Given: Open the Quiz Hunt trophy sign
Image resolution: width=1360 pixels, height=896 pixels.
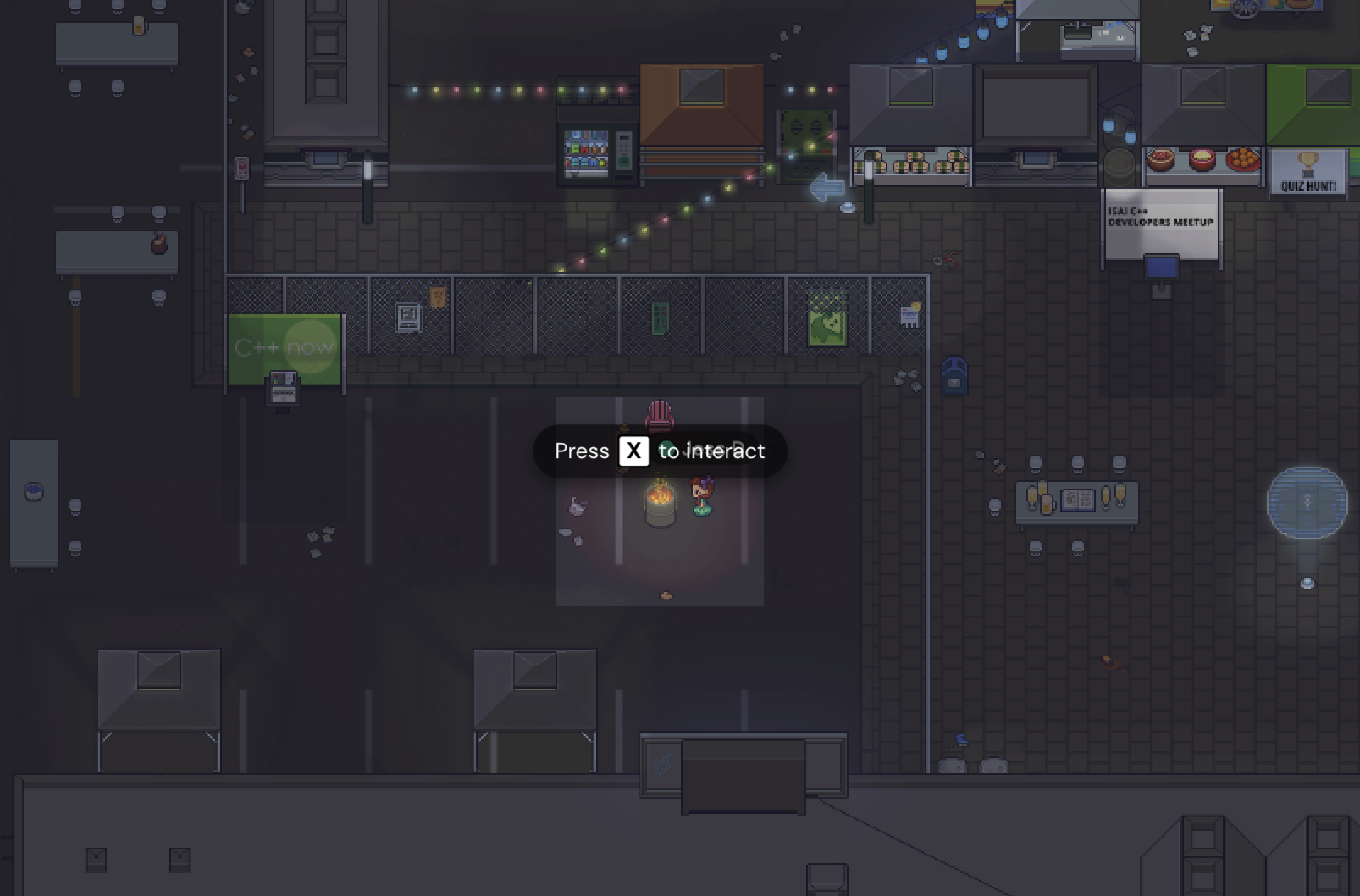Looking at the screenshot, I should pos(1307,168).
